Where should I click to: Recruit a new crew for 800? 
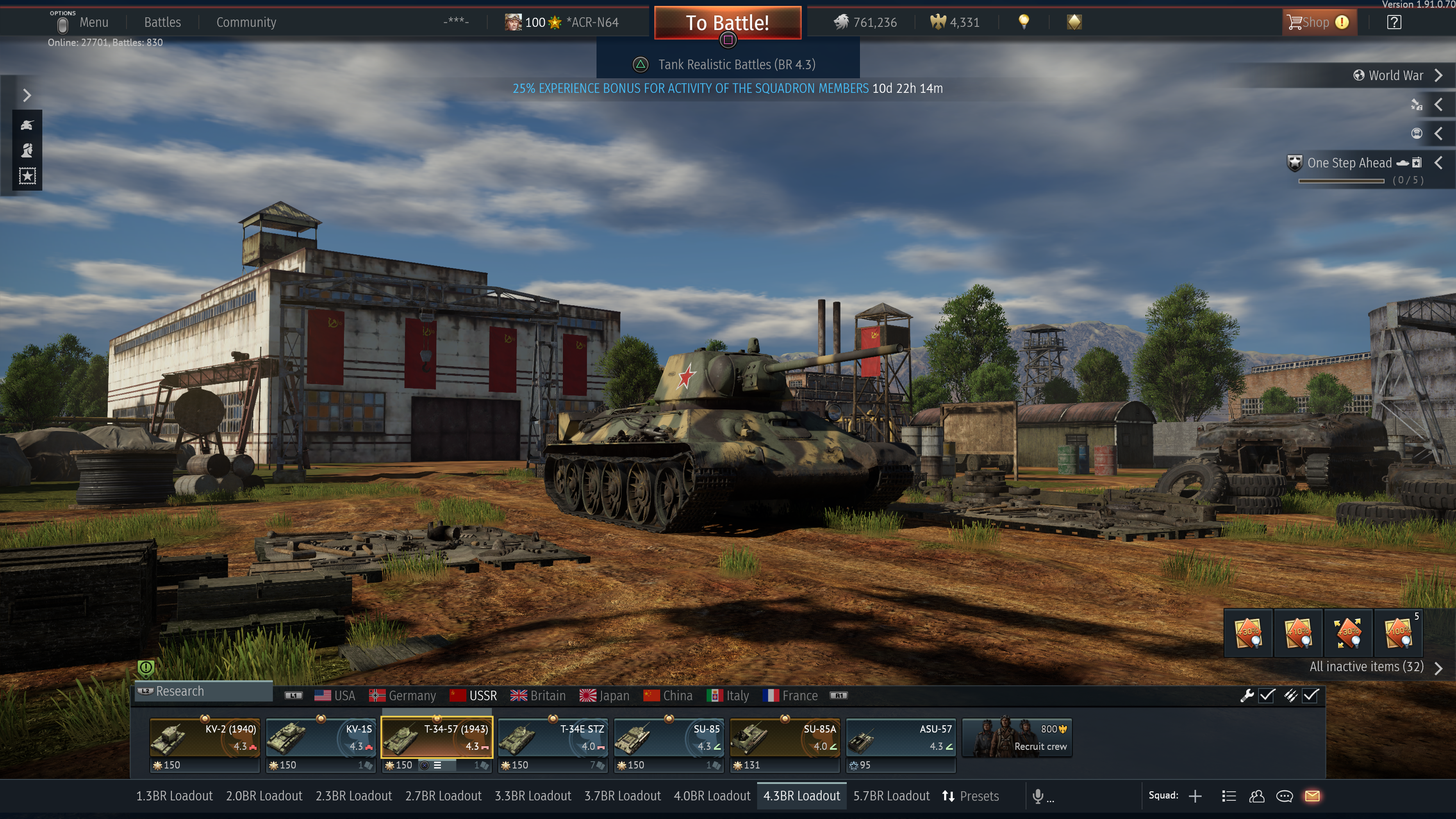point(1017,737)
